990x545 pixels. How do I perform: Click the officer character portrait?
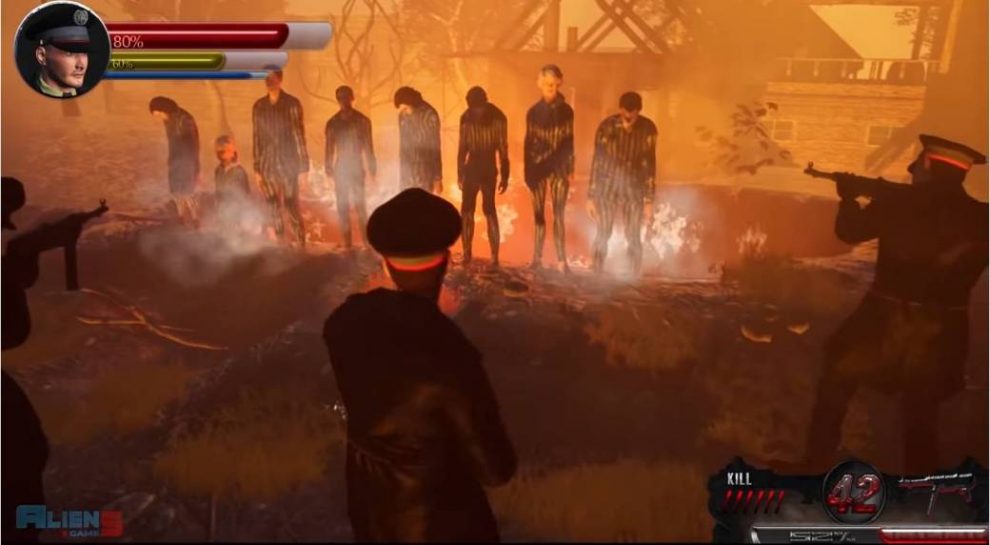click(62, 50)
